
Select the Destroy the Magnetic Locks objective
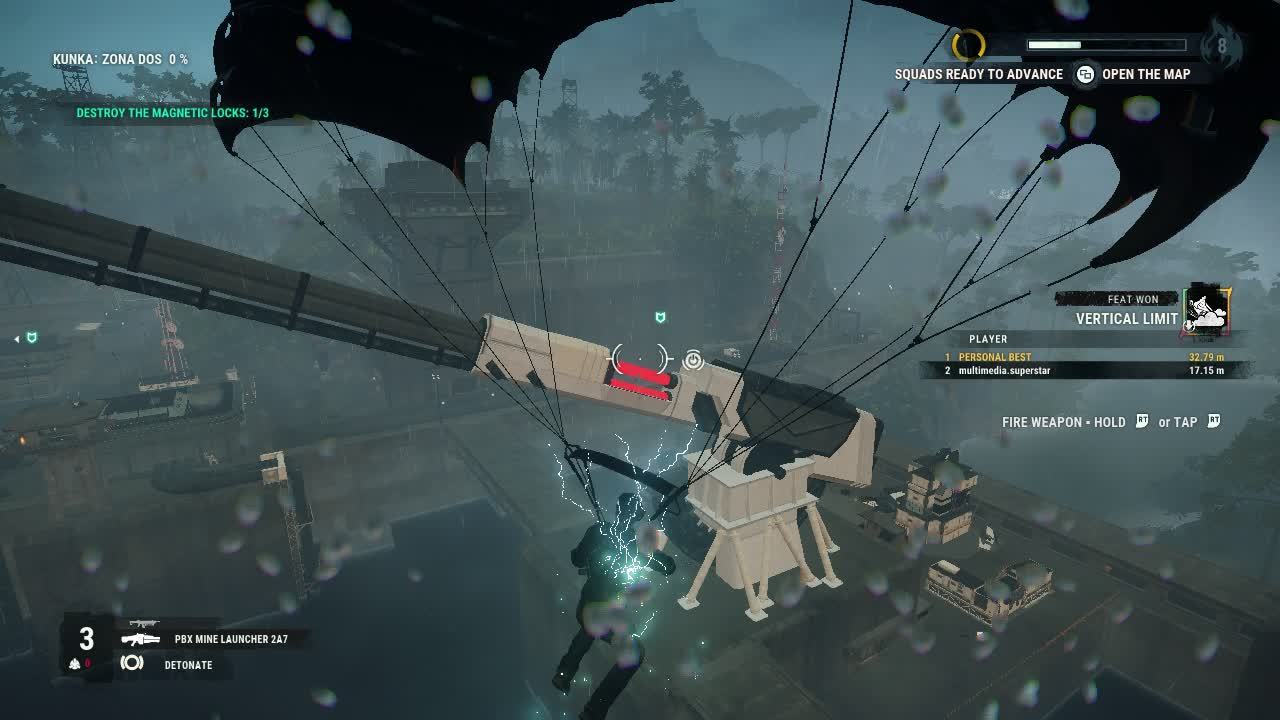(x=172, y=113)
